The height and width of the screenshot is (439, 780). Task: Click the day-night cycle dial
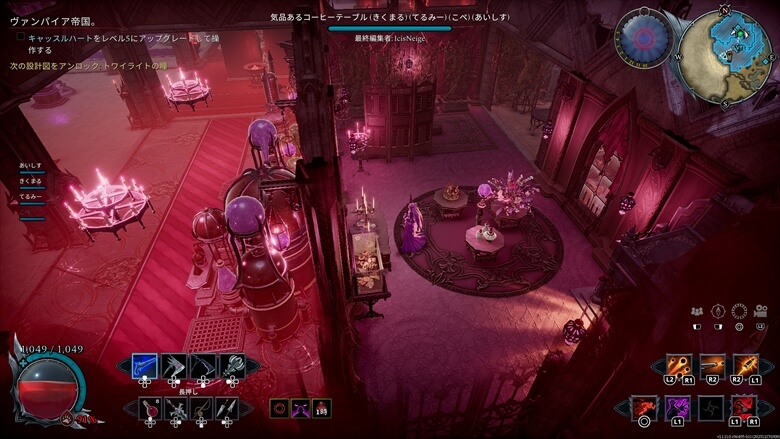[645, 39]
